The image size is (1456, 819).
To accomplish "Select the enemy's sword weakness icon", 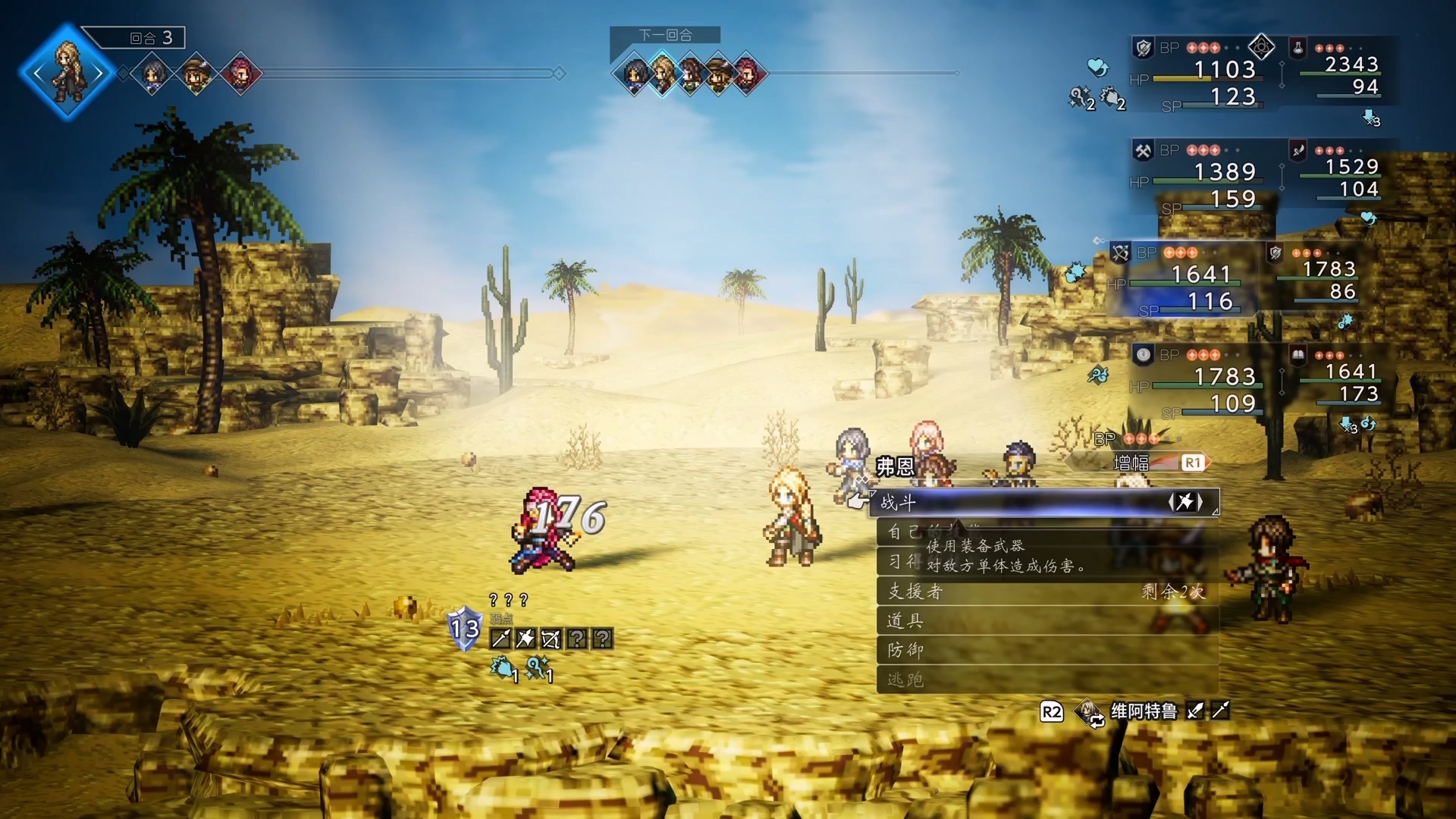I will [500, 639].
